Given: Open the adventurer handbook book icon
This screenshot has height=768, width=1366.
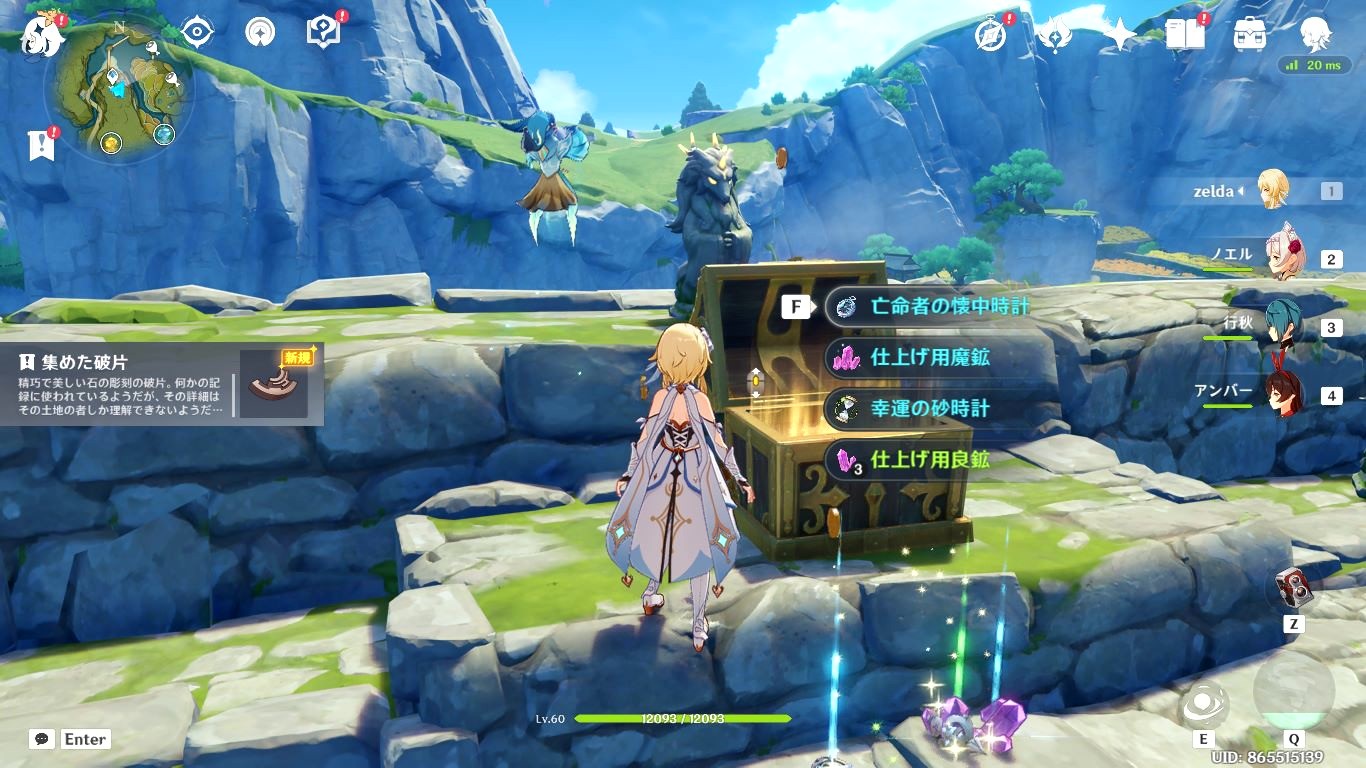Looking at the screenshot, I should point(1184,35).
